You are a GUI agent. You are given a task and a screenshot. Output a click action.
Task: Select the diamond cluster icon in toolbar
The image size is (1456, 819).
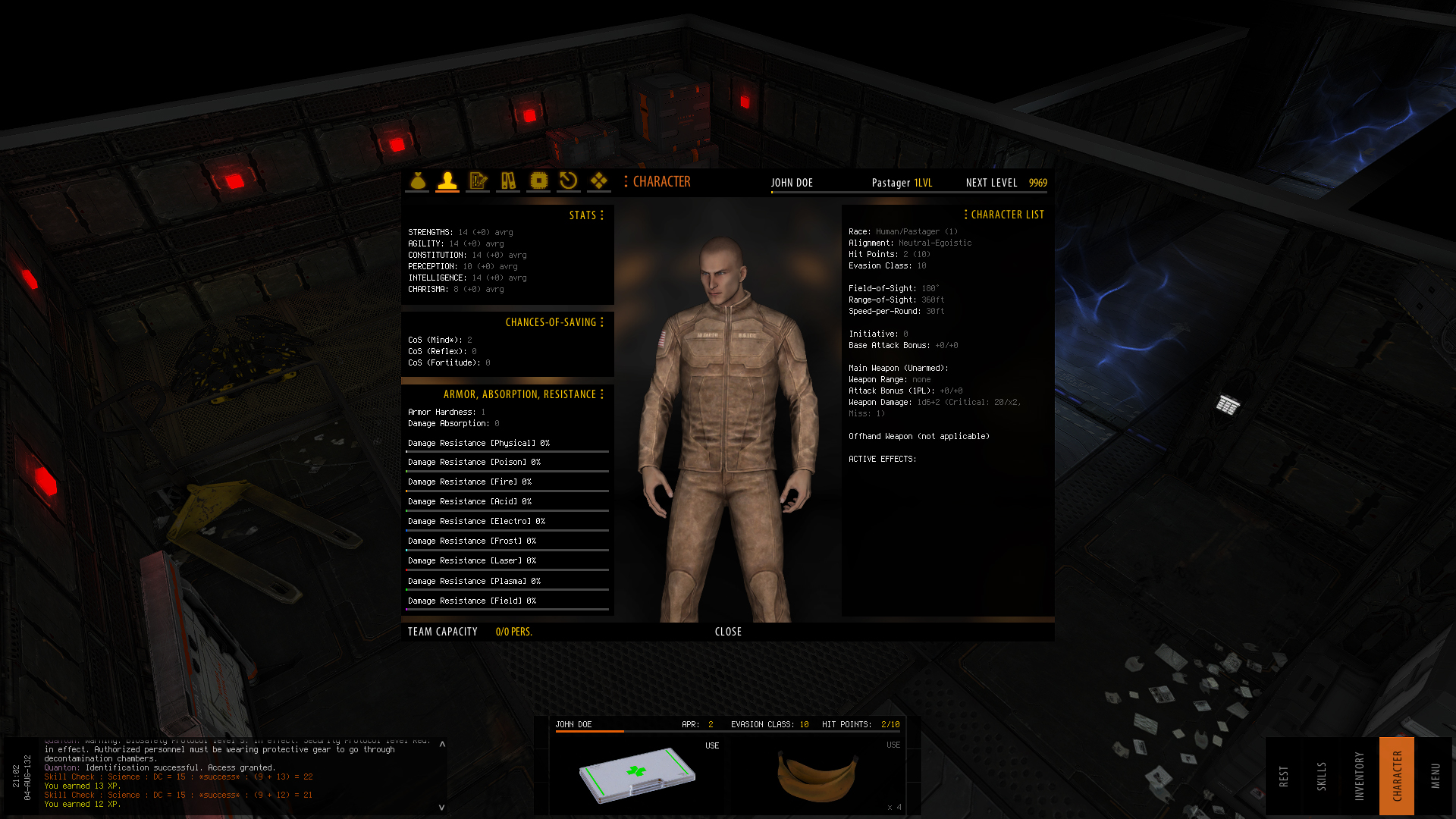pos(599,181)
